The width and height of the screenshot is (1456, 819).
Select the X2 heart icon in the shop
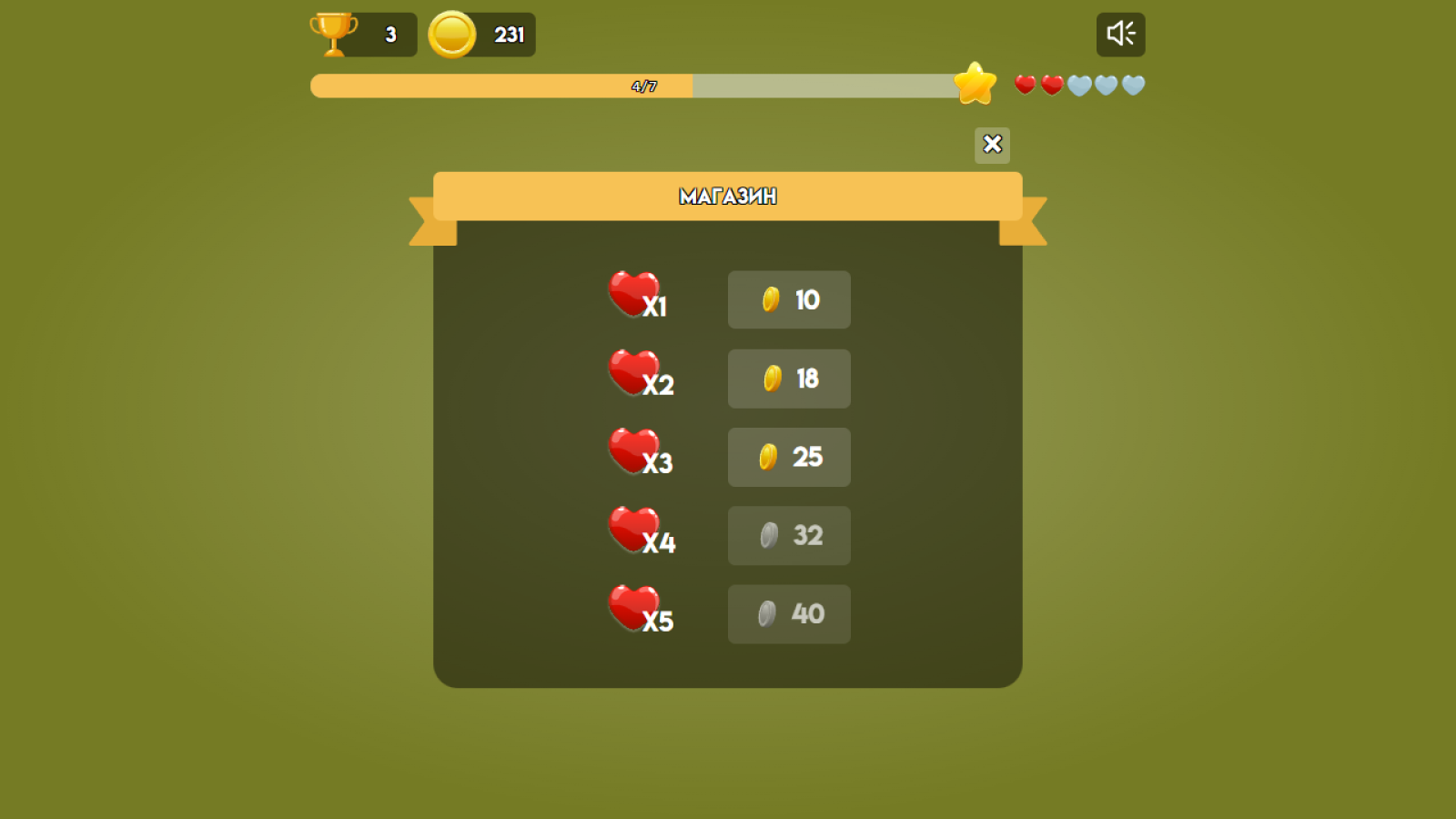coord(632,371)
